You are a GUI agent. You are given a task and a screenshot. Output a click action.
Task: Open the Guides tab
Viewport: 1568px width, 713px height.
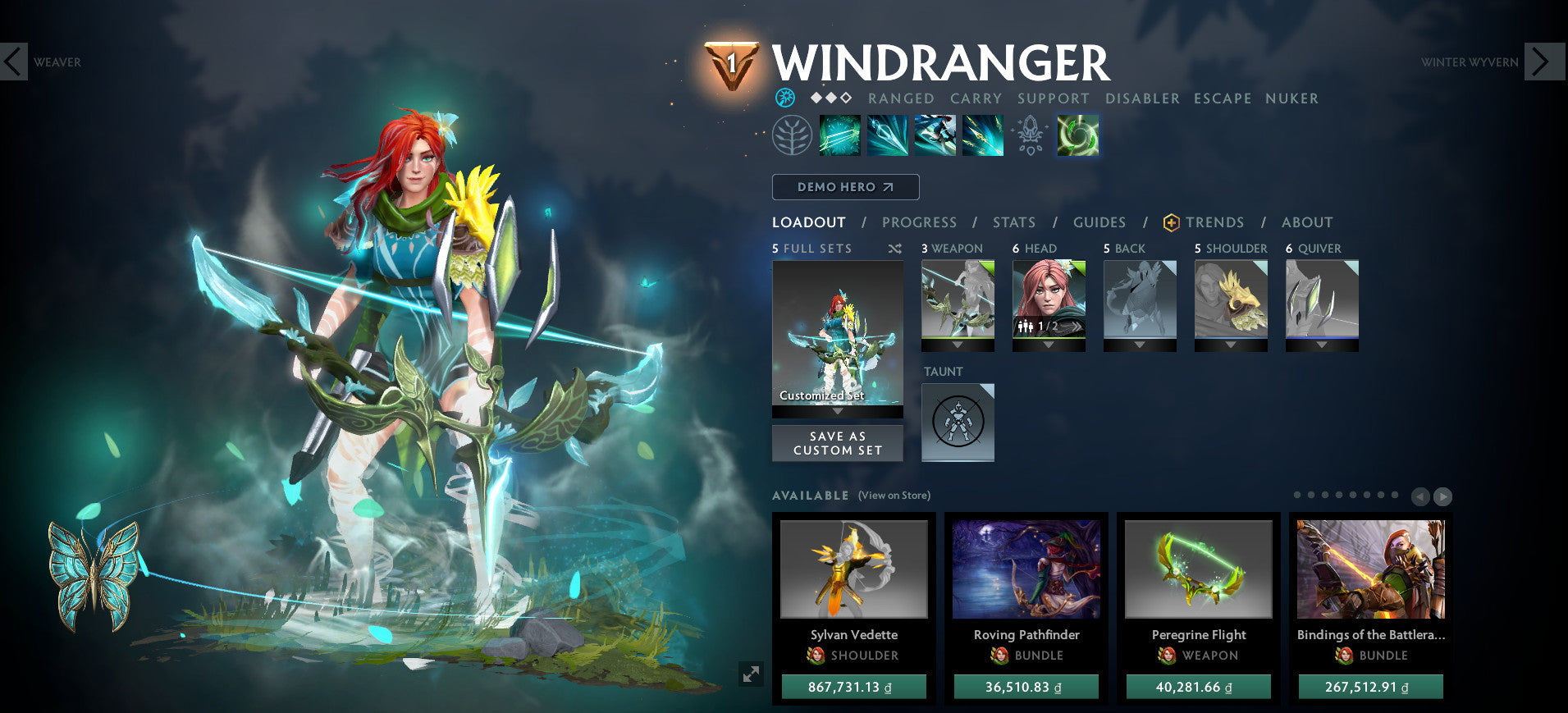[x=1099, y=222]
